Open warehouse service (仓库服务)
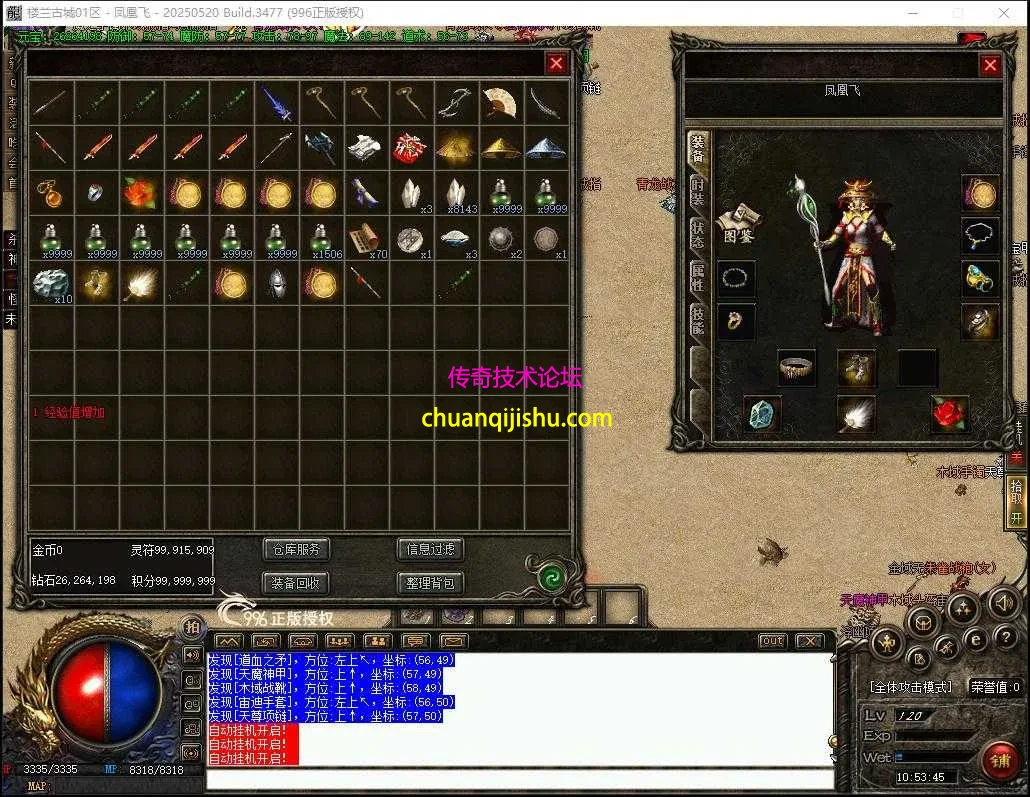 point(296,549)
